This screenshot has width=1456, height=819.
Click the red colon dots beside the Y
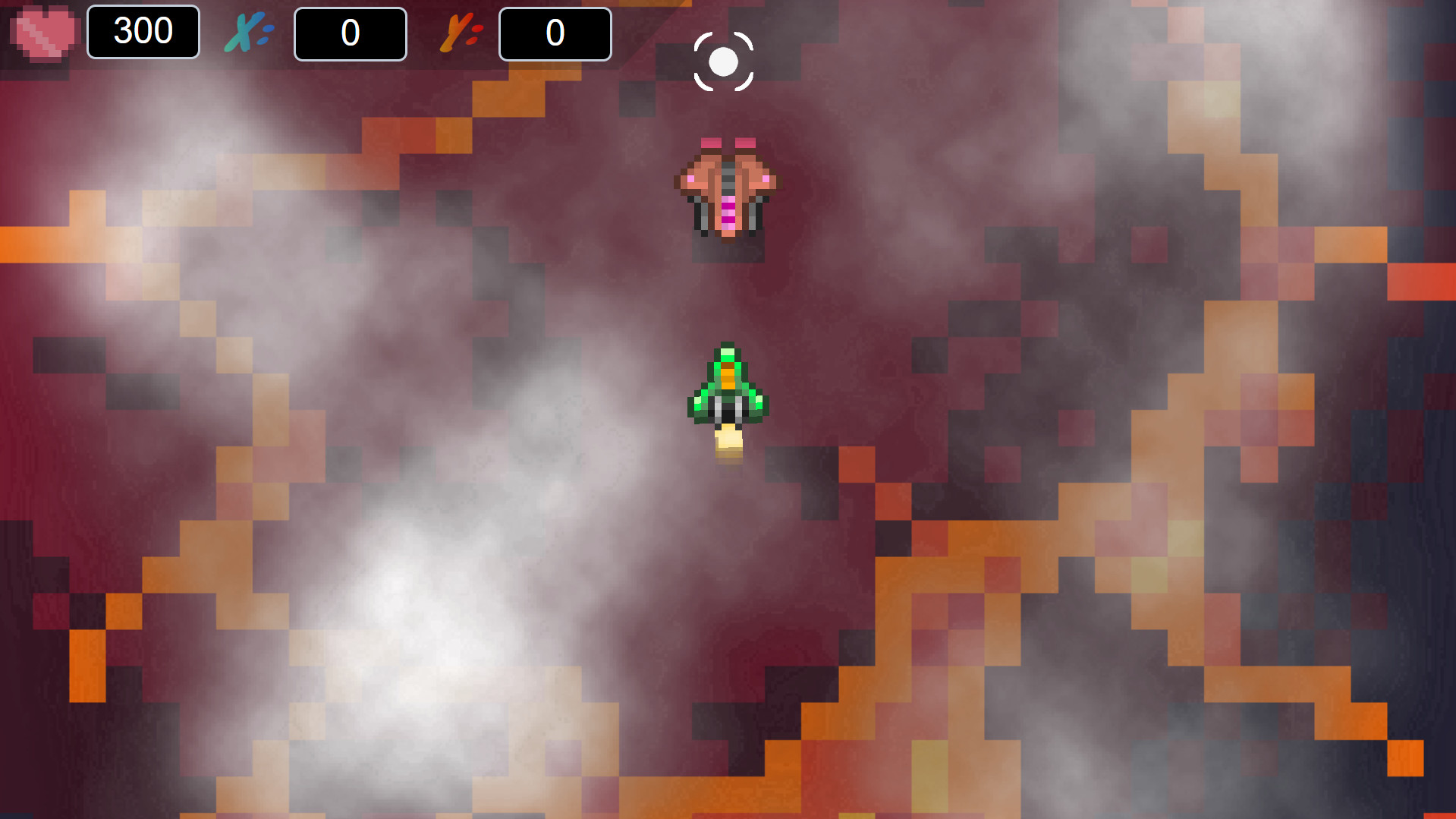coord(474,34)
